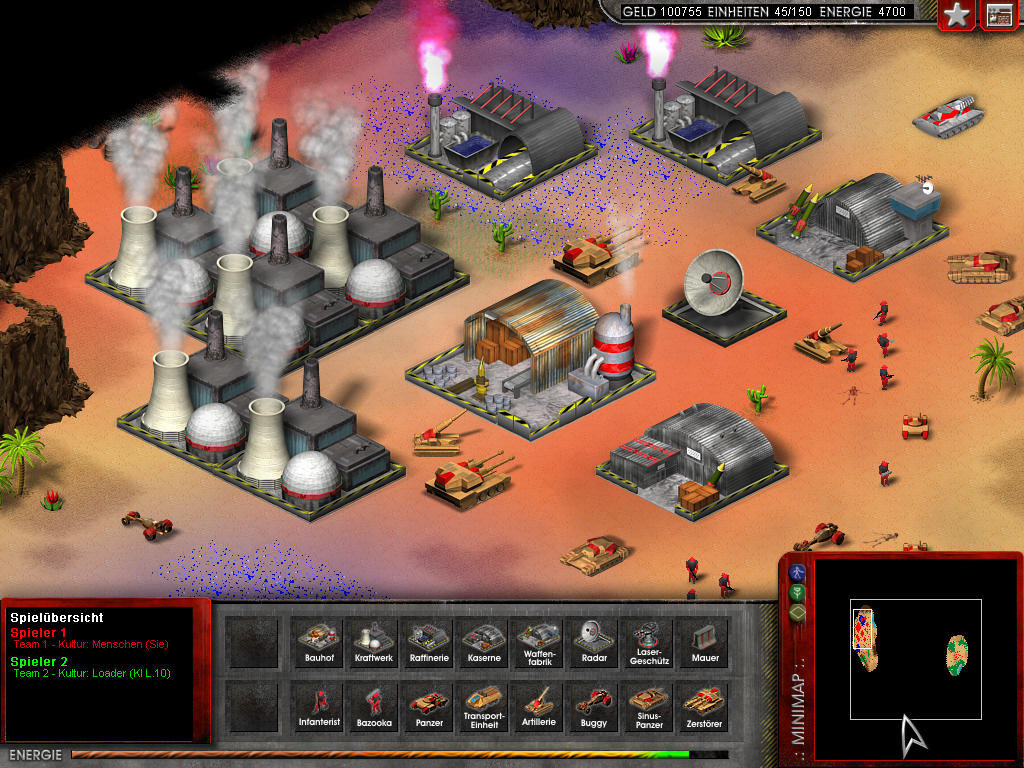Open the silver star menu button

958,14
